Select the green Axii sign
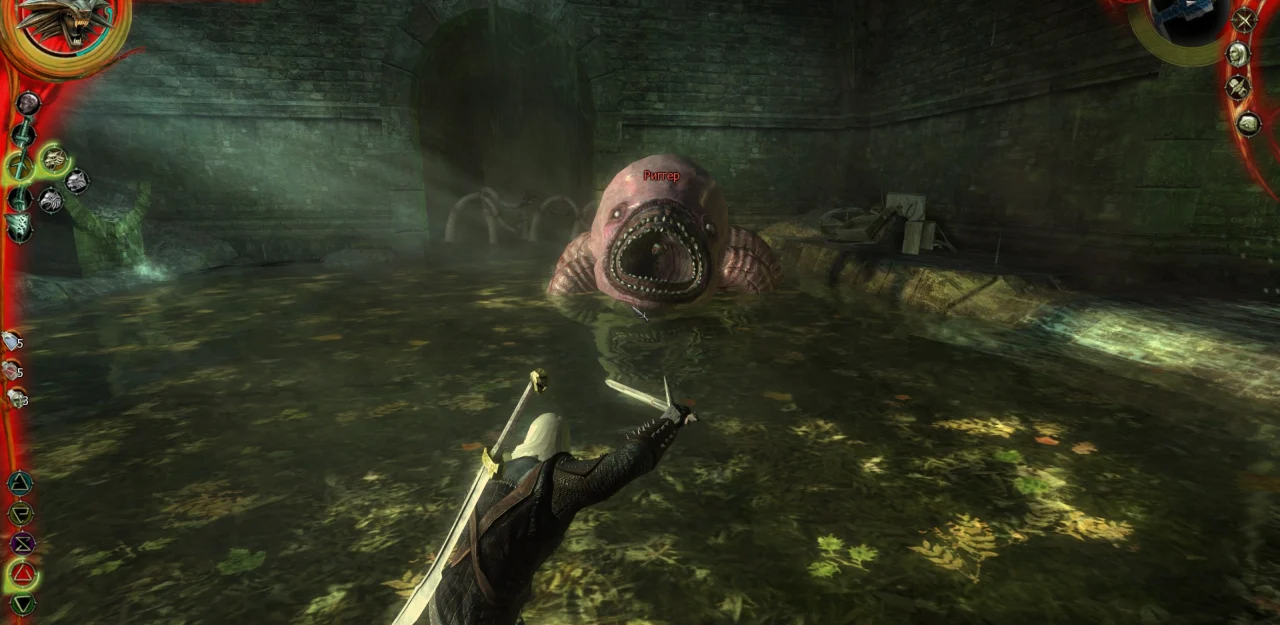 [22, 603]
